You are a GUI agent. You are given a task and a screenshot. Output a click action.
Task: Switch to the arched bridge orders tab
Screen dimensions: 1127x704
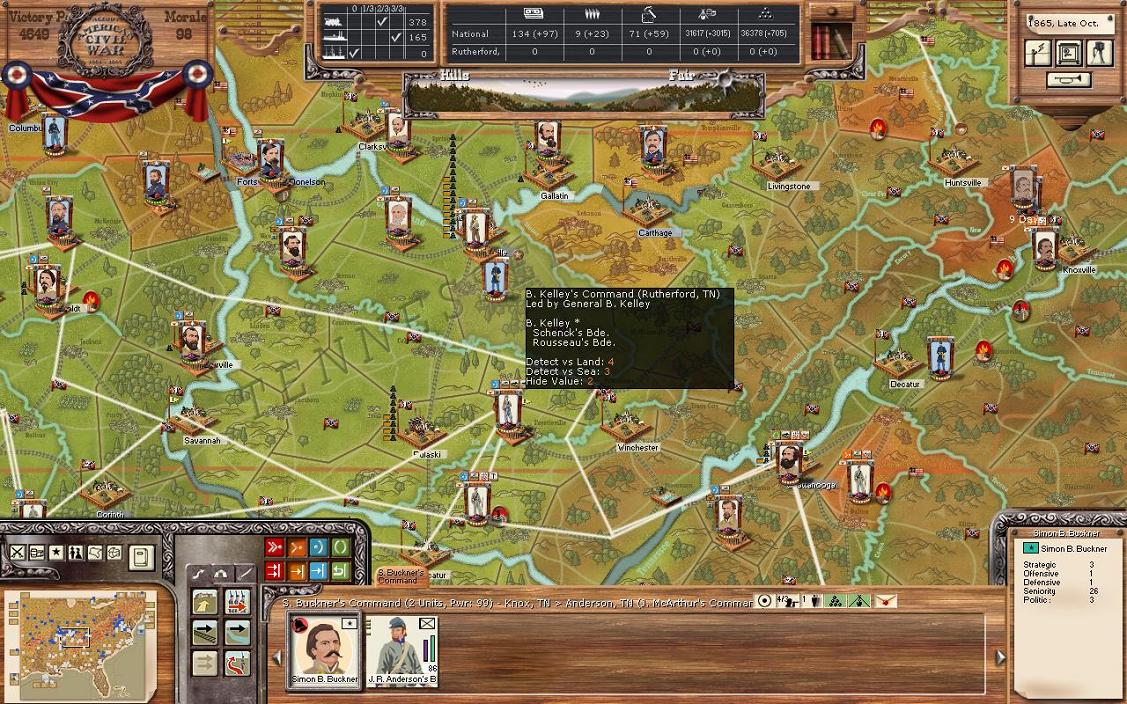click(221, 573)
